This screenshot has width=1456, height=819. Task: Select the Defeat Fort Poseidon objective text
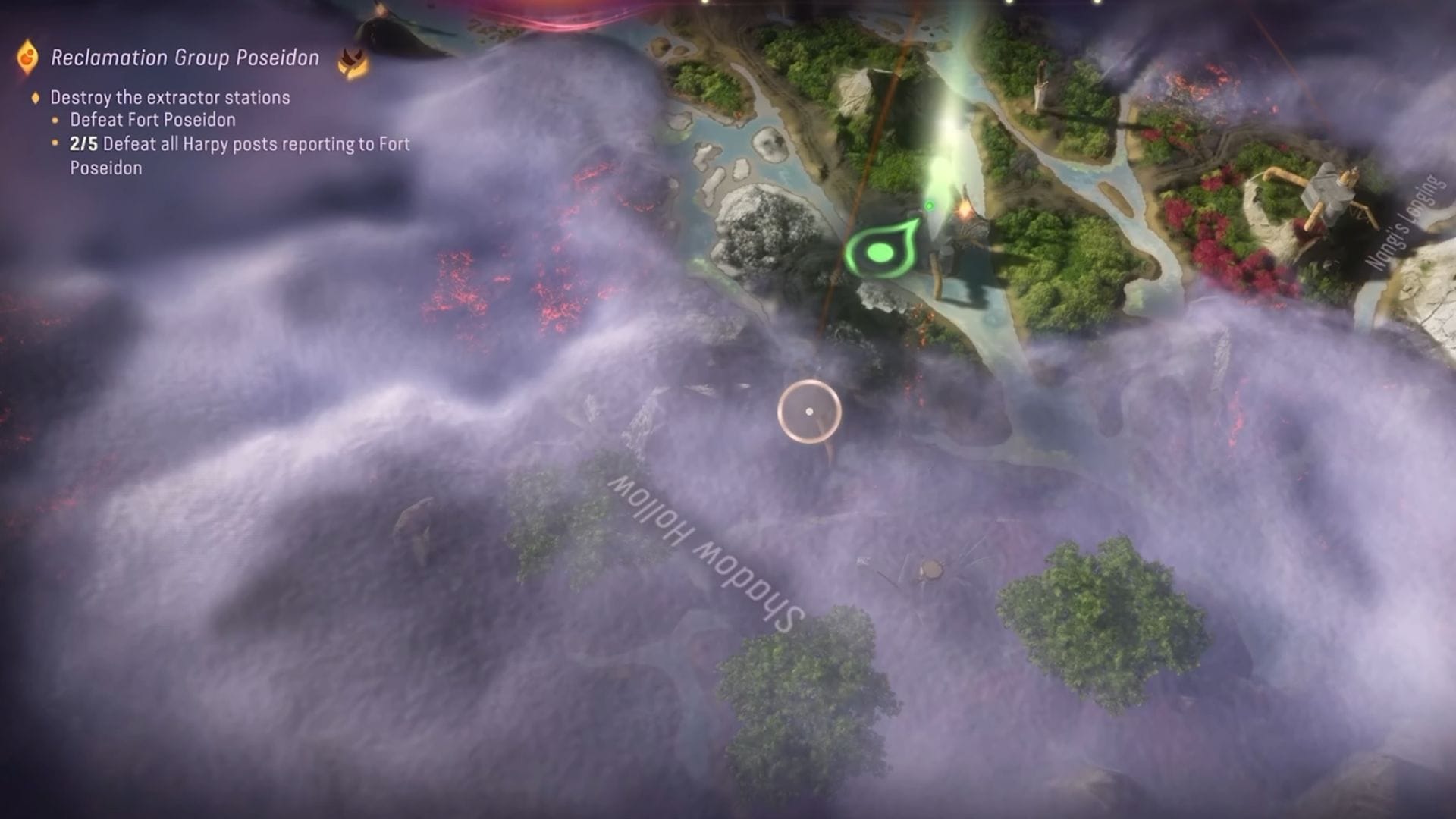[x=152, y=120]
